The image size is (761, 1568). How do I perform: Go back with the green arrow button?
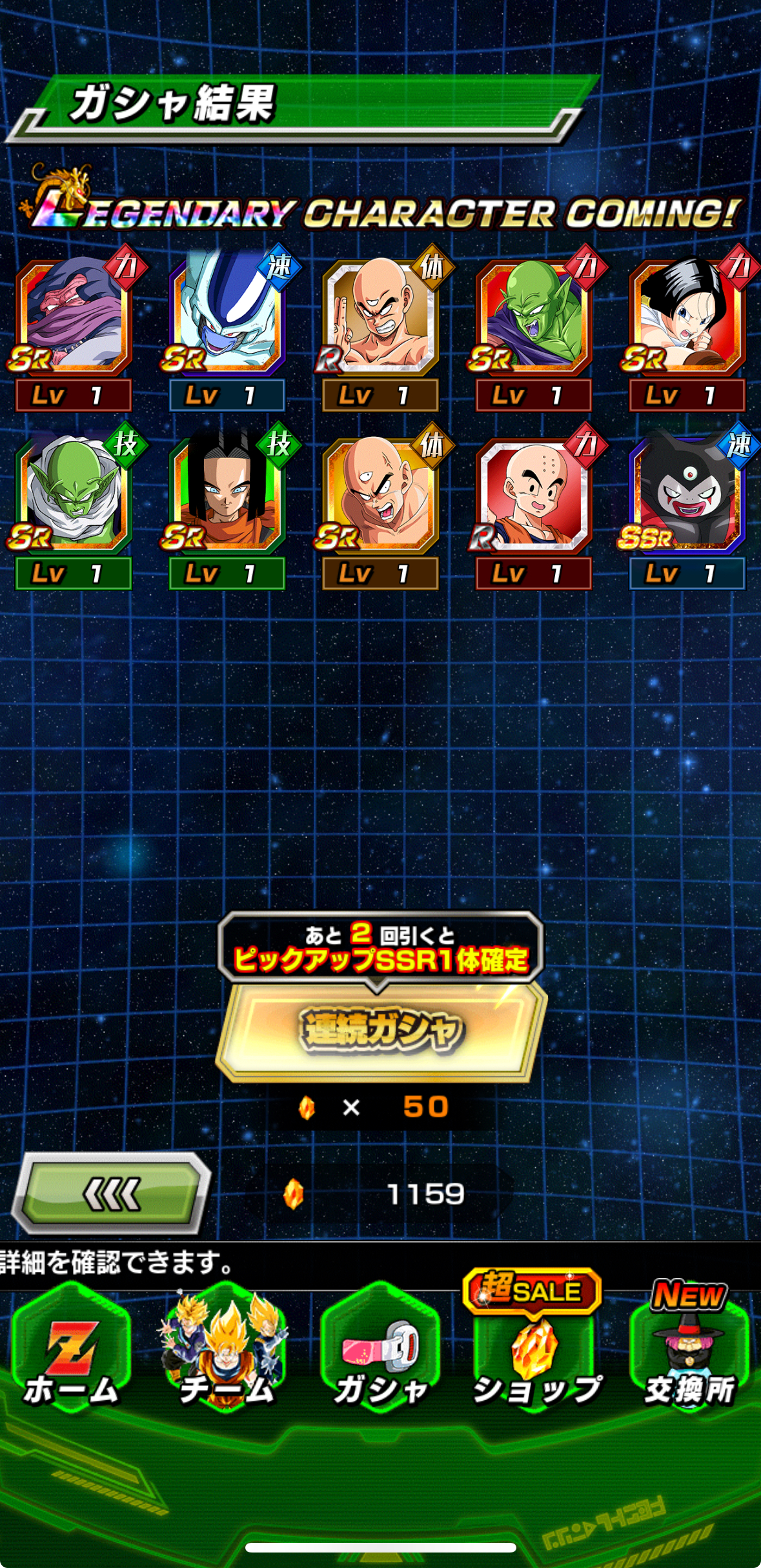[112, 1193]
